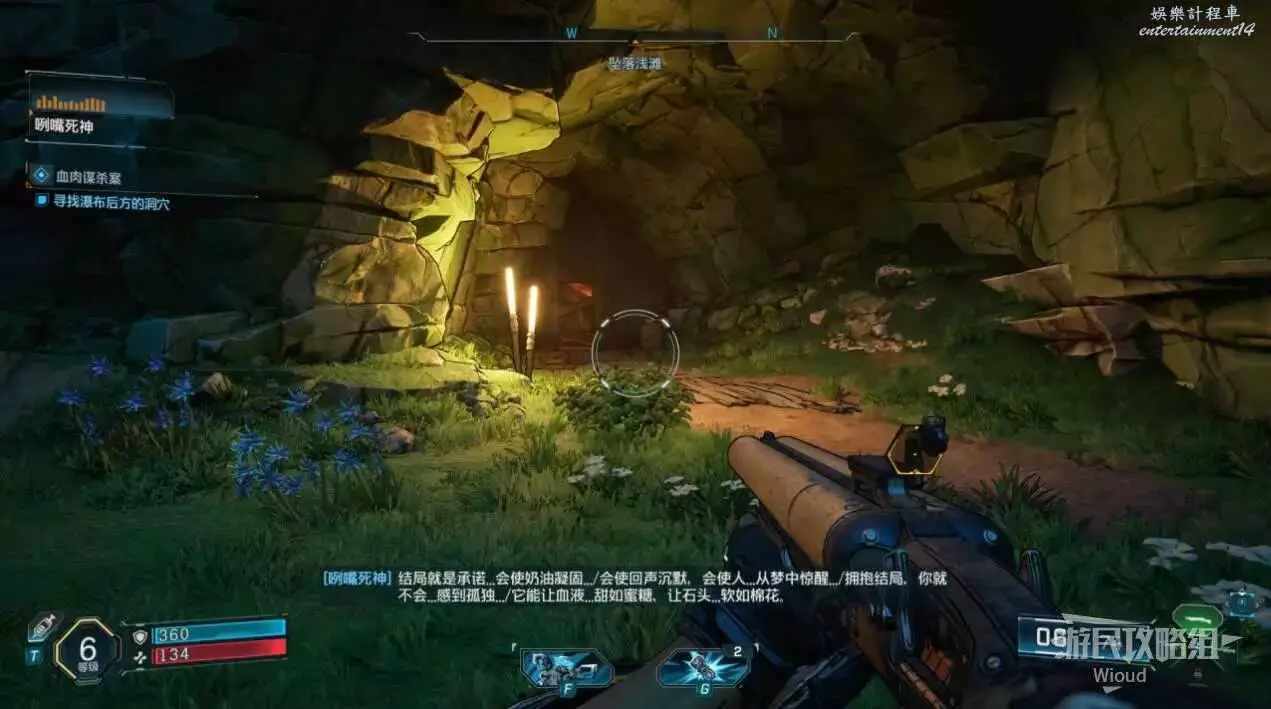Use the repair kit syringe icon

click(42, 628)
